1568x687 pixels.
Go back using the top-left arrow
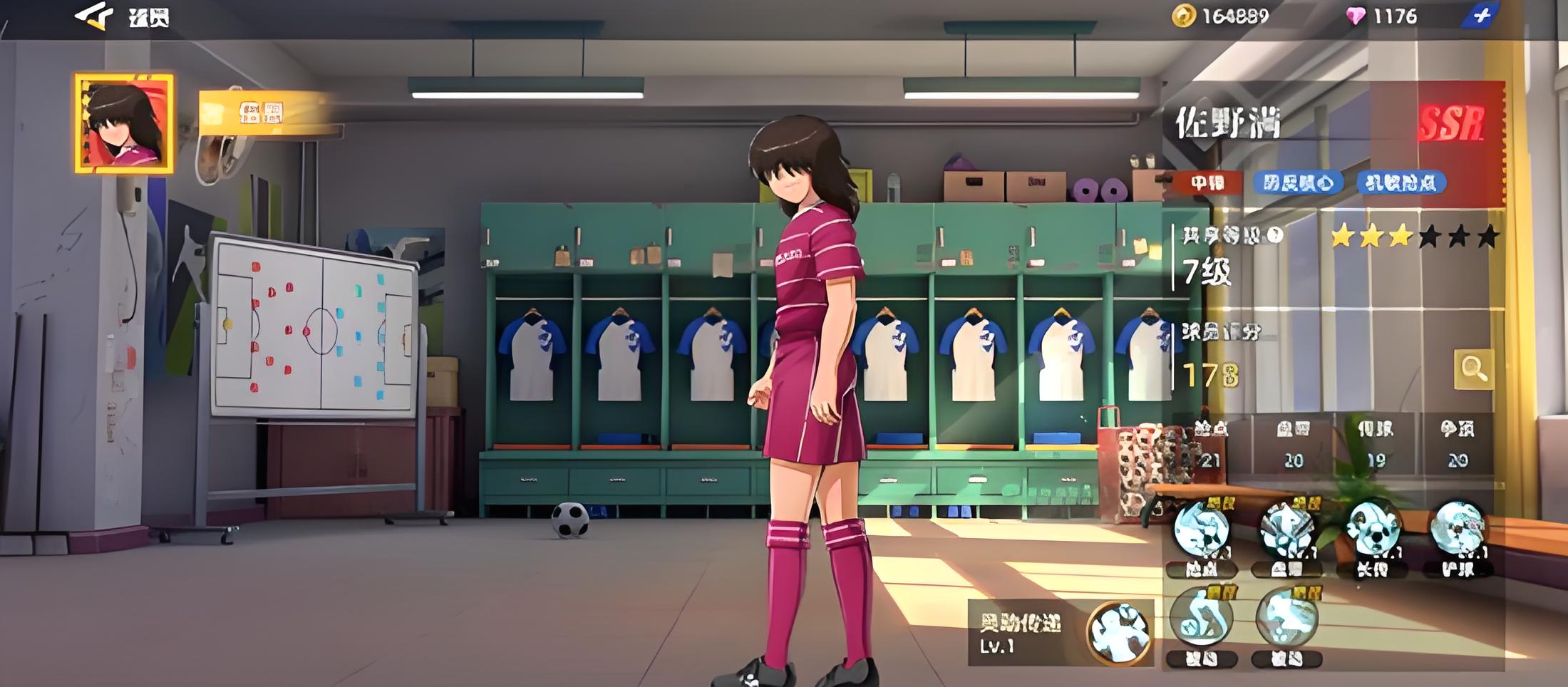[93, 16]
